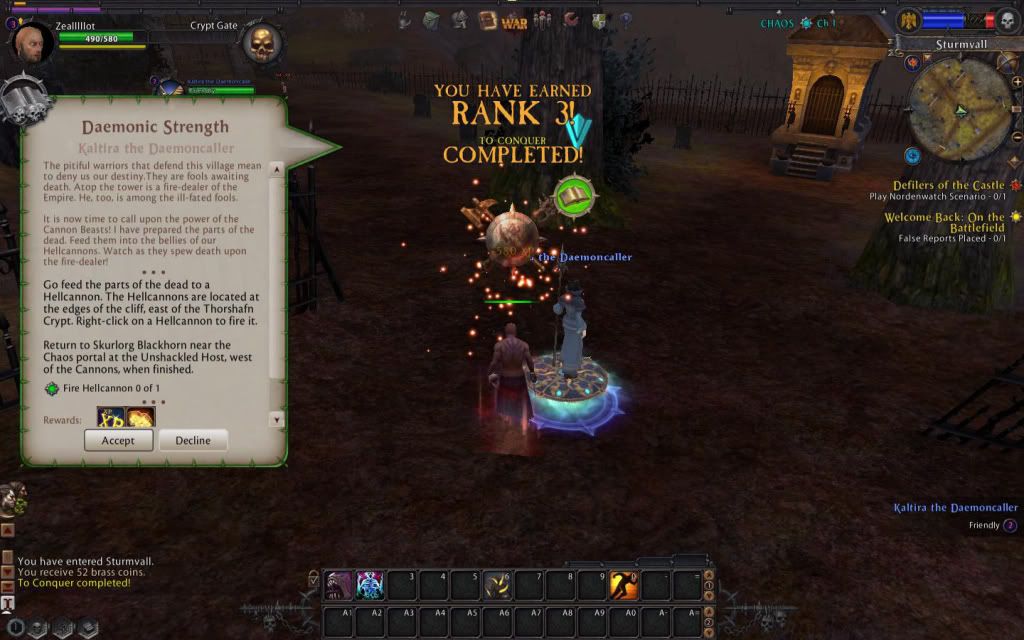Screen dimensions: 1024x640
Task: Activate the blue daemon ability in slot 2
Action: coord(370,585)
